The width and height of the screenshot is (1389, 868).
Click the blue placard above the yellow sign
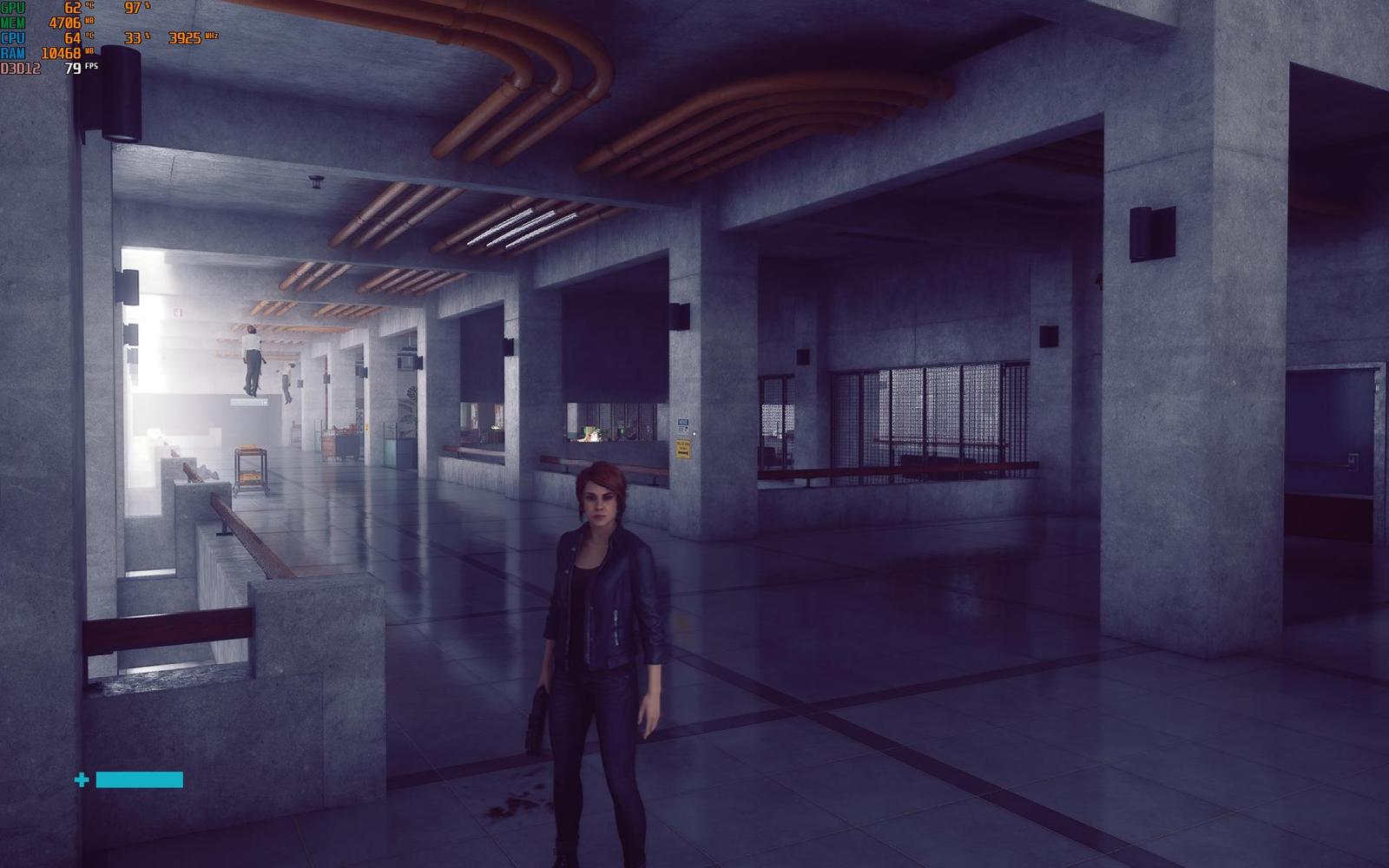pyautogui.click(x=683, y=422)
